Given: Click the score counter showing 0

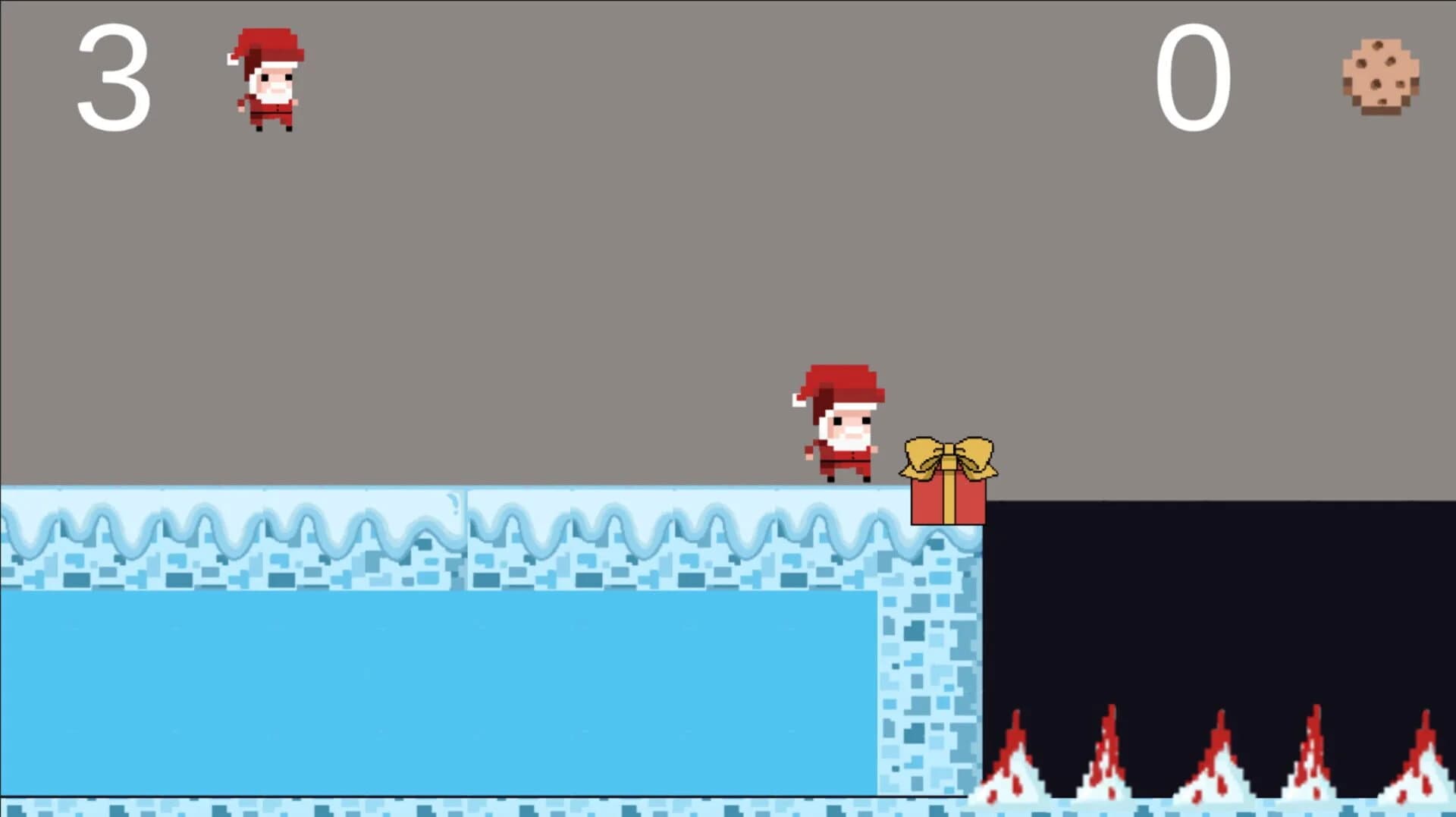Looking at the screenshot, I should [x=1194, y=76].
